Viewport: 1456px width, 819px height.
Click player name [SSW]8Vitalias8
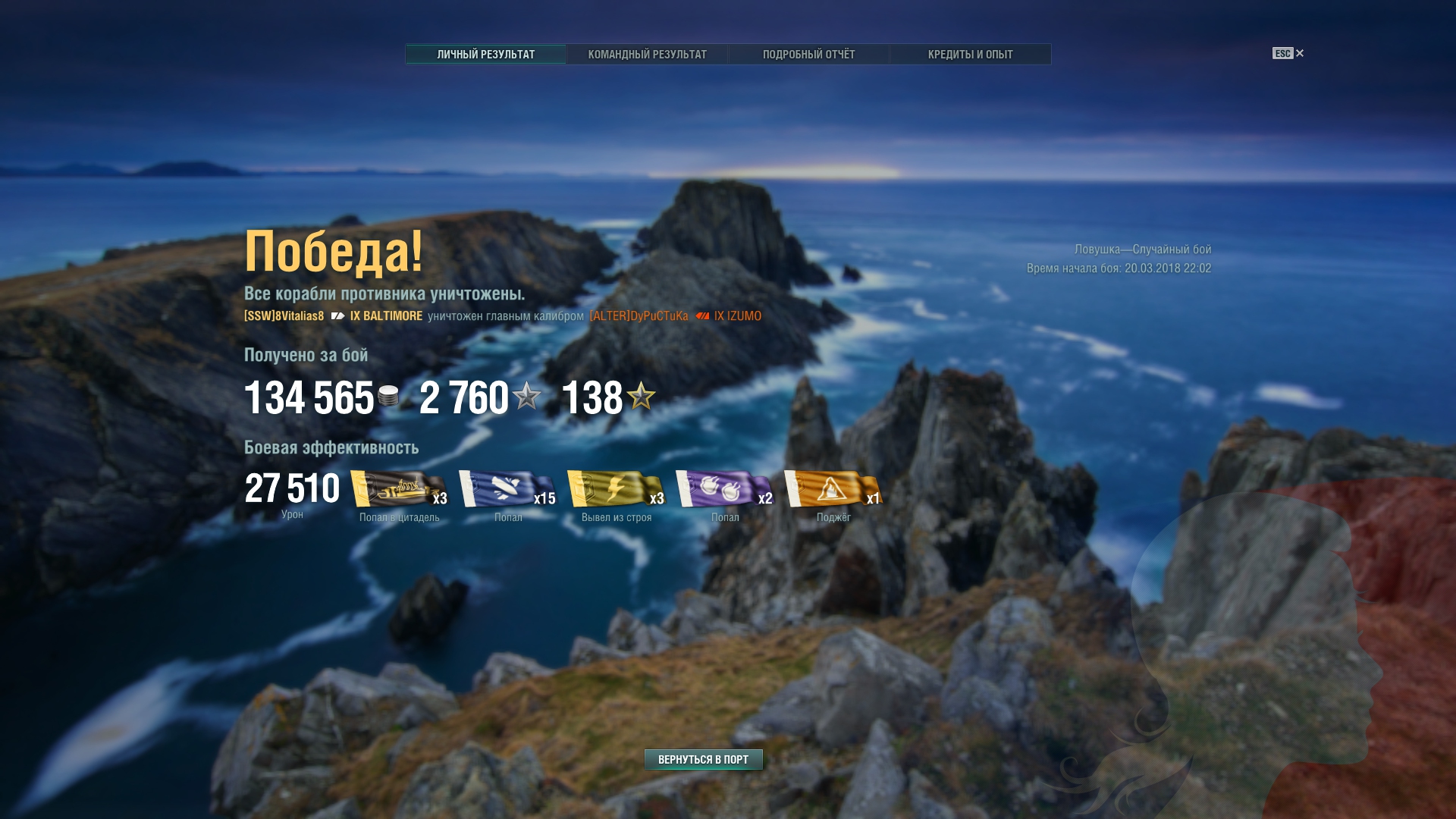284,316
